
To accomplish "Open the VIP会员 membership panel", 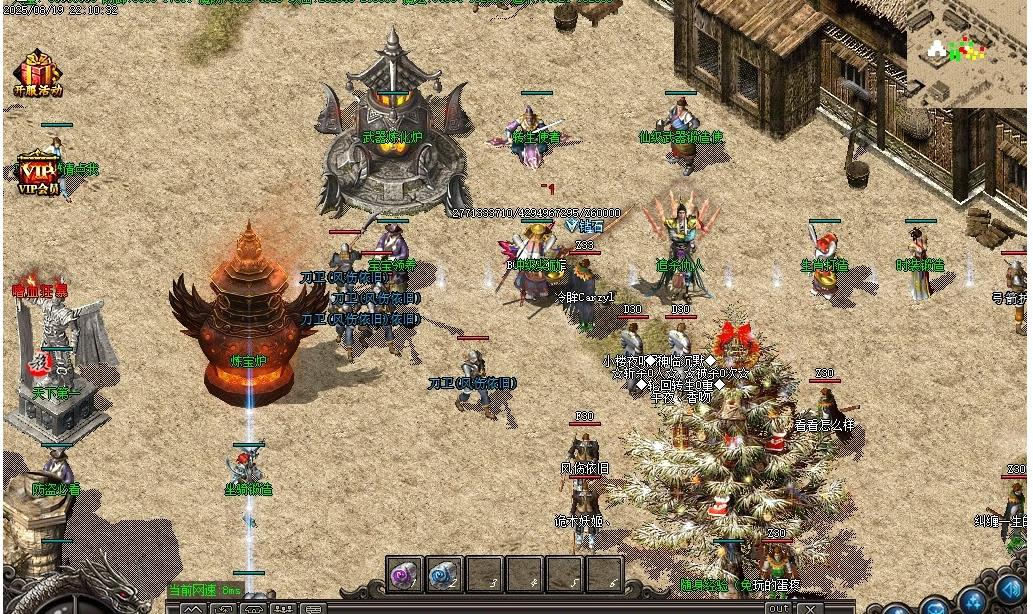I will pos(38,174).
